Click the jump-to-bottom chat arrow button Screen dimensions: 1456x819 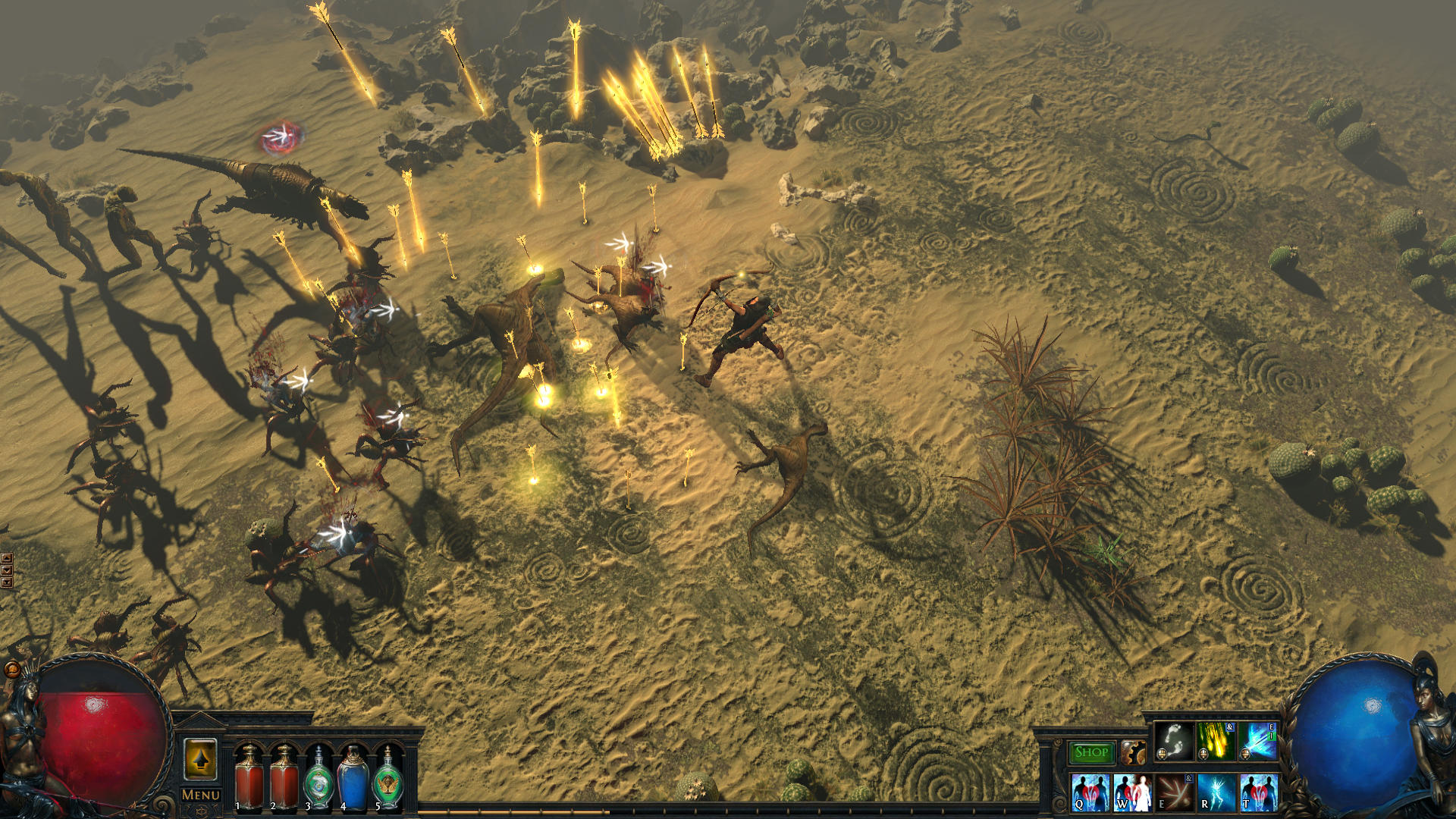6,582
